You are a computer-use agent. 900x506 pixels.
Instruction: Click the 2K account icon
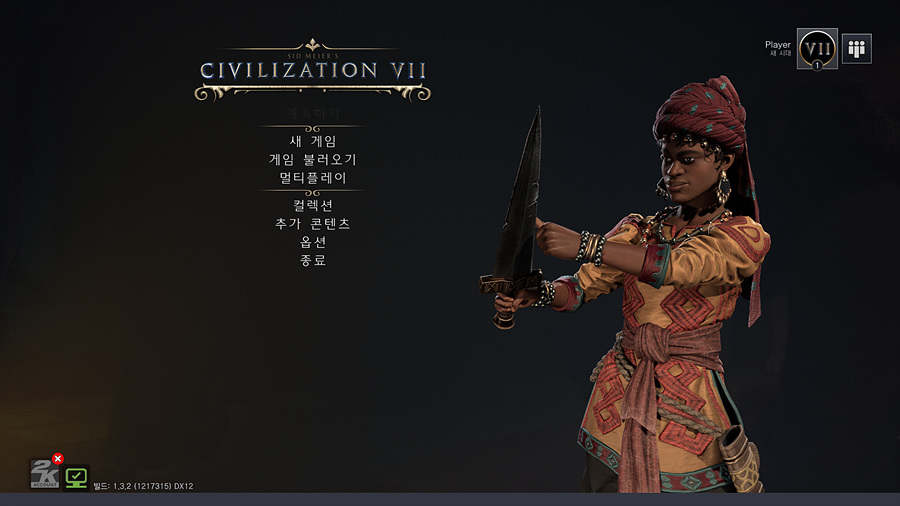point(43,473)
